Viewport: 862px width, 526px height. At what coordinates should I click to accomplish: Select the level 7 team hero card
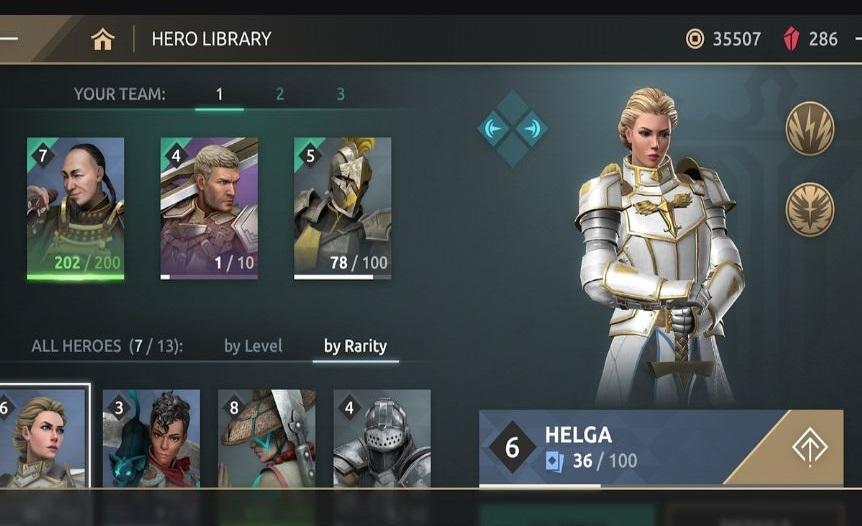click(76, 208)
